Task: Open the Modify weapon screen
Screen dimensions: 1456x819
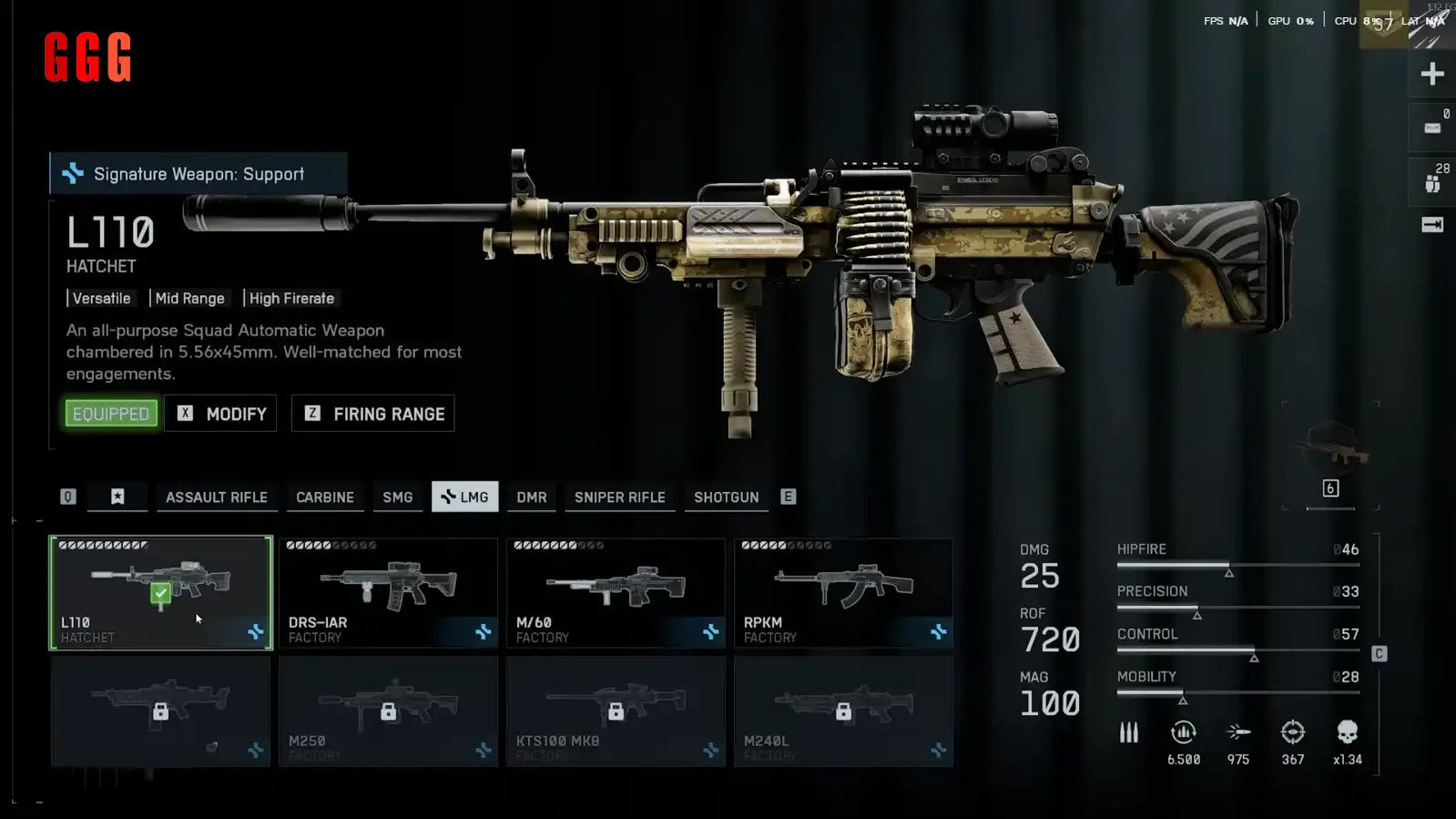Action: pyautogui.click(x=220, y=414)
